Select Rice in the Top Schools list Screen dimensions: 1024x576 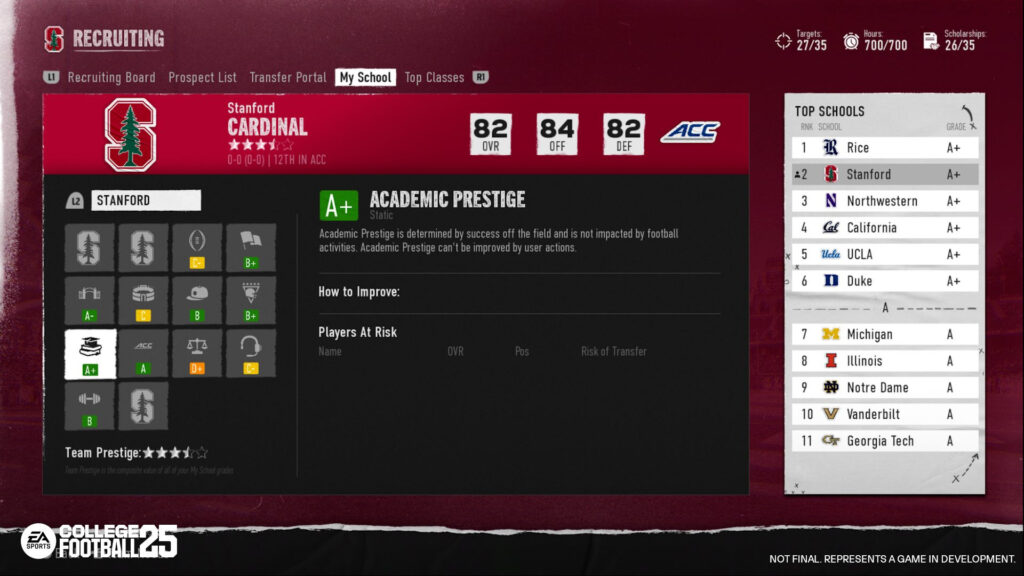(884, 148)
